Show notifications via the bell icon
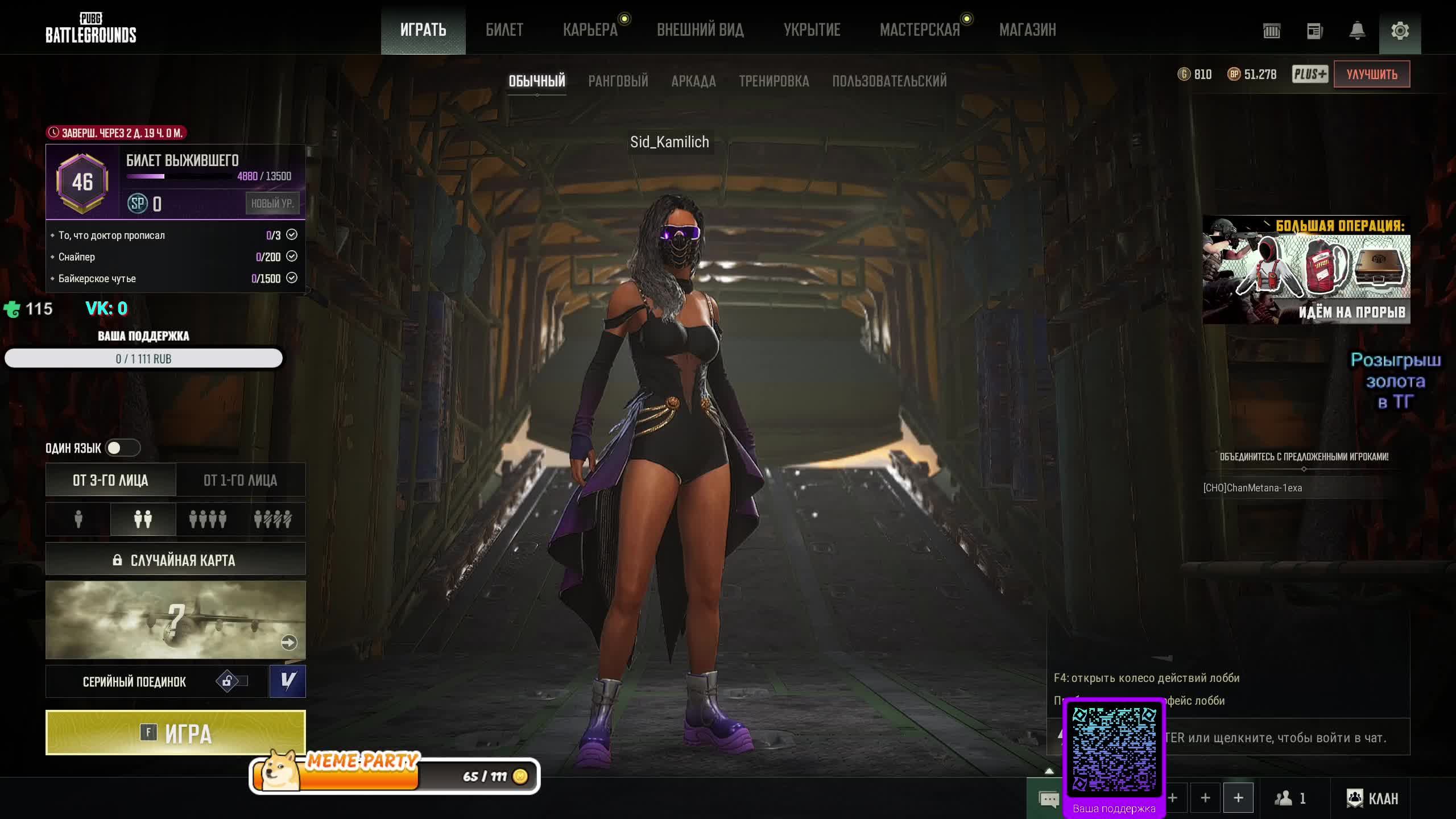Viewport: 1456px width, 819px height. (x=1357, y=31)
